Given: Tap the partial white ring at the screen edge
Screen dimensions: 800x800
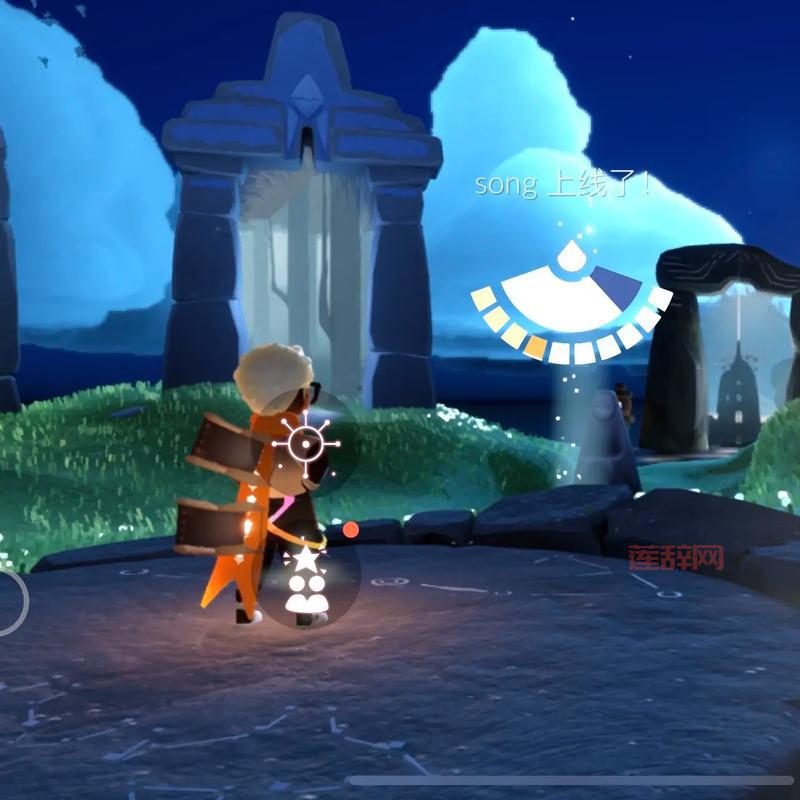Looking at the screenshot, I should click(x=10, y=601).
